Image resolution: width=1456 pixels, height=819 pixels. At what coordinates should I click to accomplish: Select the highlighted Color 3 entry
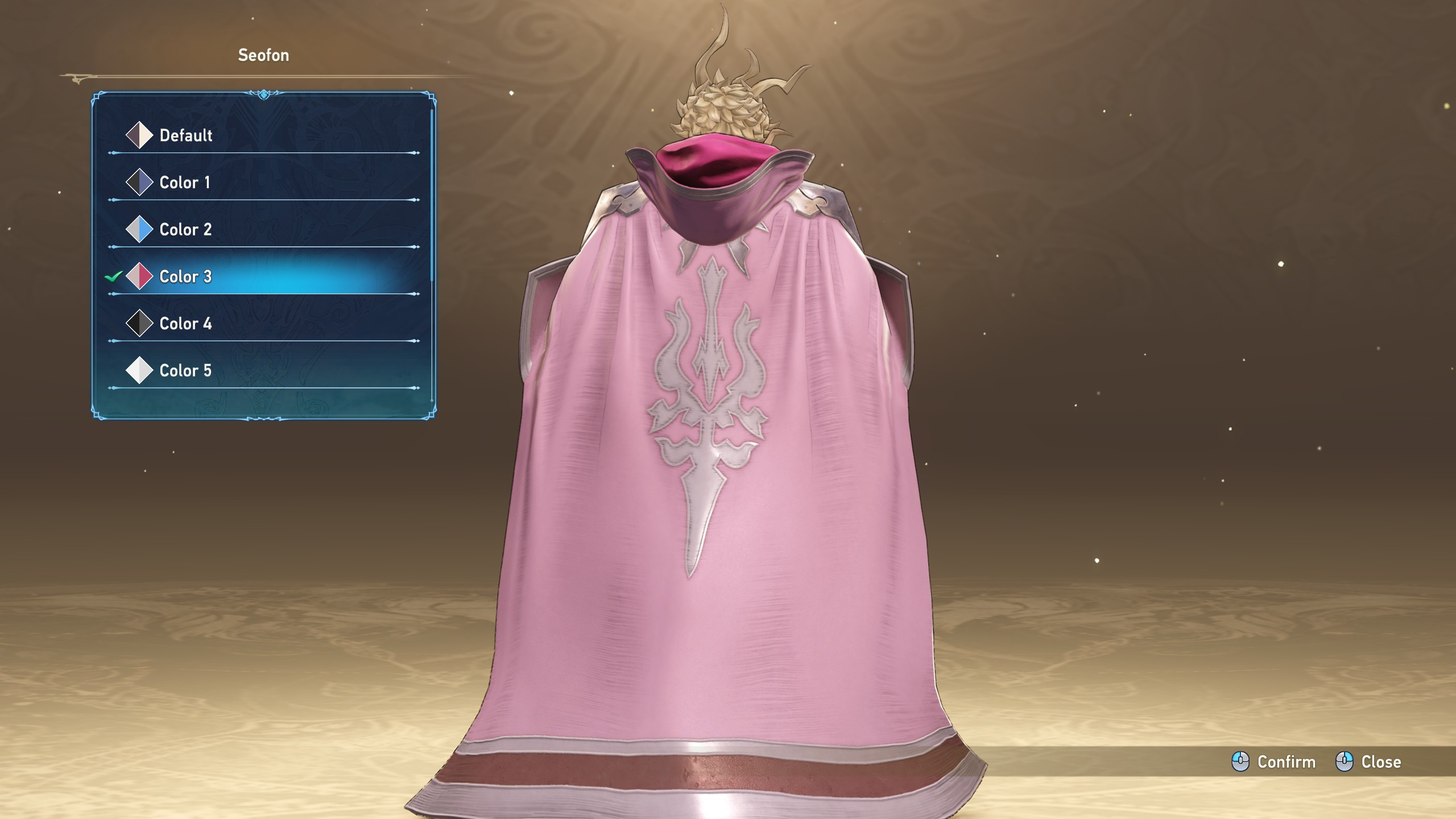[185, 277]
